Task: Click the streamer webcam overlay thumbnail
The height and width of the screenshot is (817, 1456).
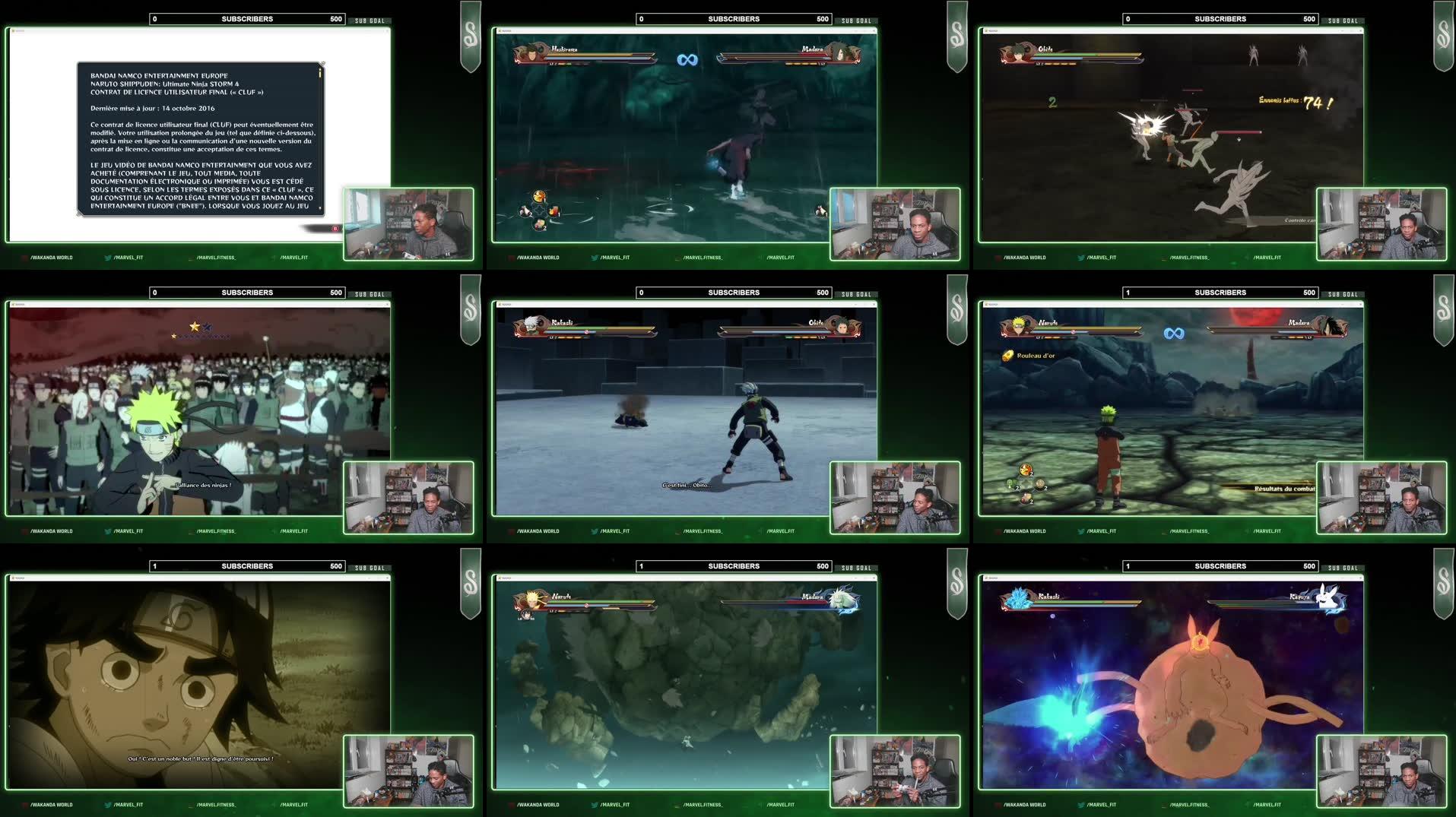Action: click(411, 224)
